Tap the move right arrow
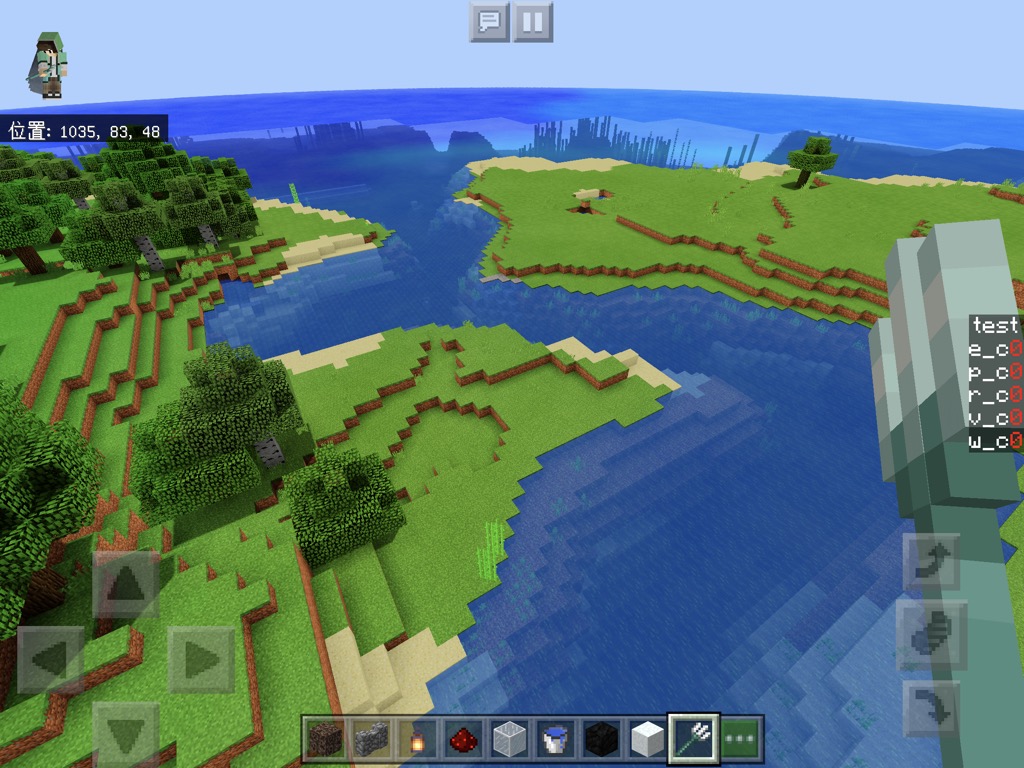The width and height of the screenshot is (1024, 768). 200,660
